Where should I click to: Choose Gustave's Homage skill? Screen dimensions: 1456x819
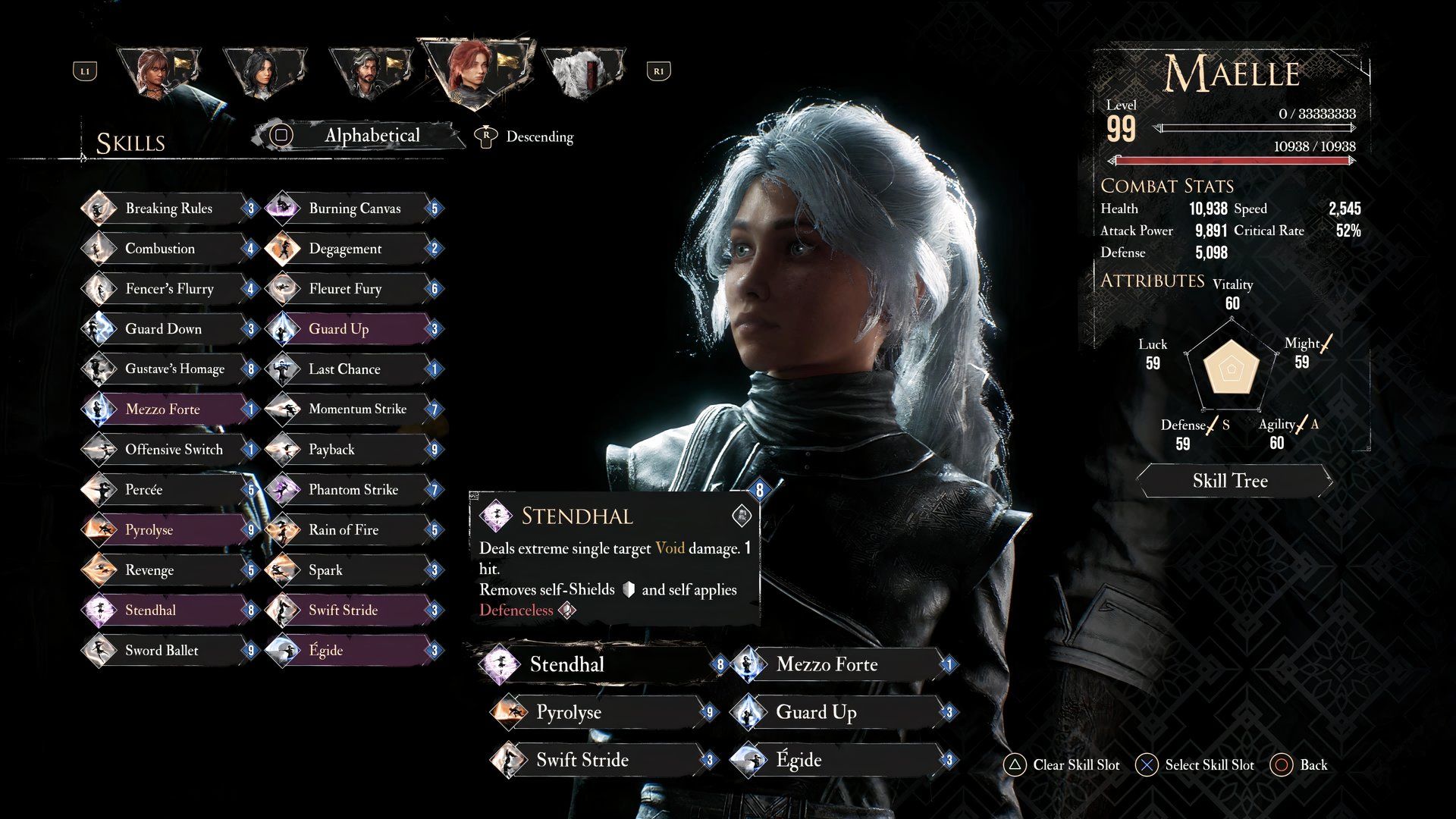coord(174,369)
